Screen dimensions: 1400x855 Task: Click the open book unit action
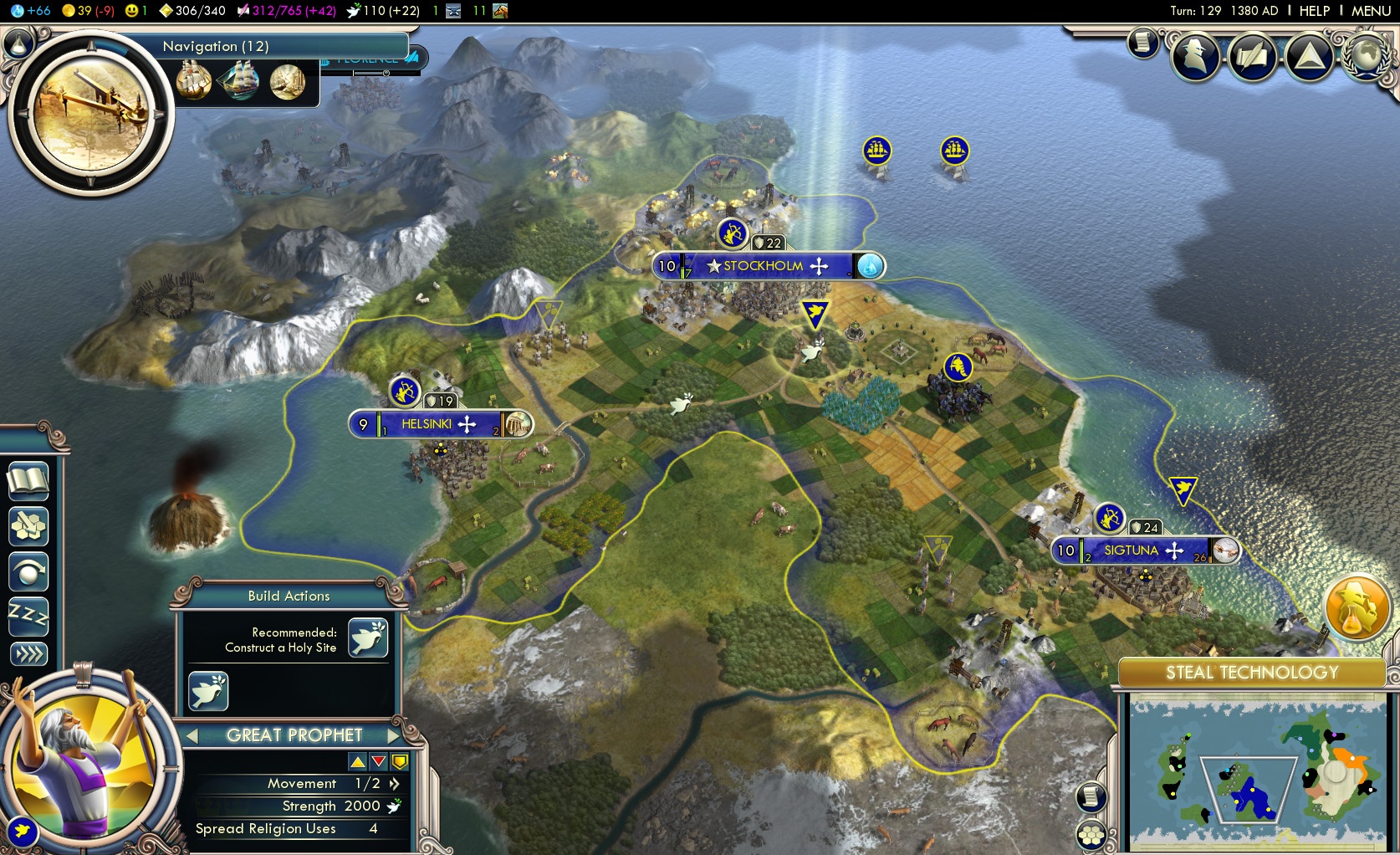pyautogui.click(x=28, y=481)
